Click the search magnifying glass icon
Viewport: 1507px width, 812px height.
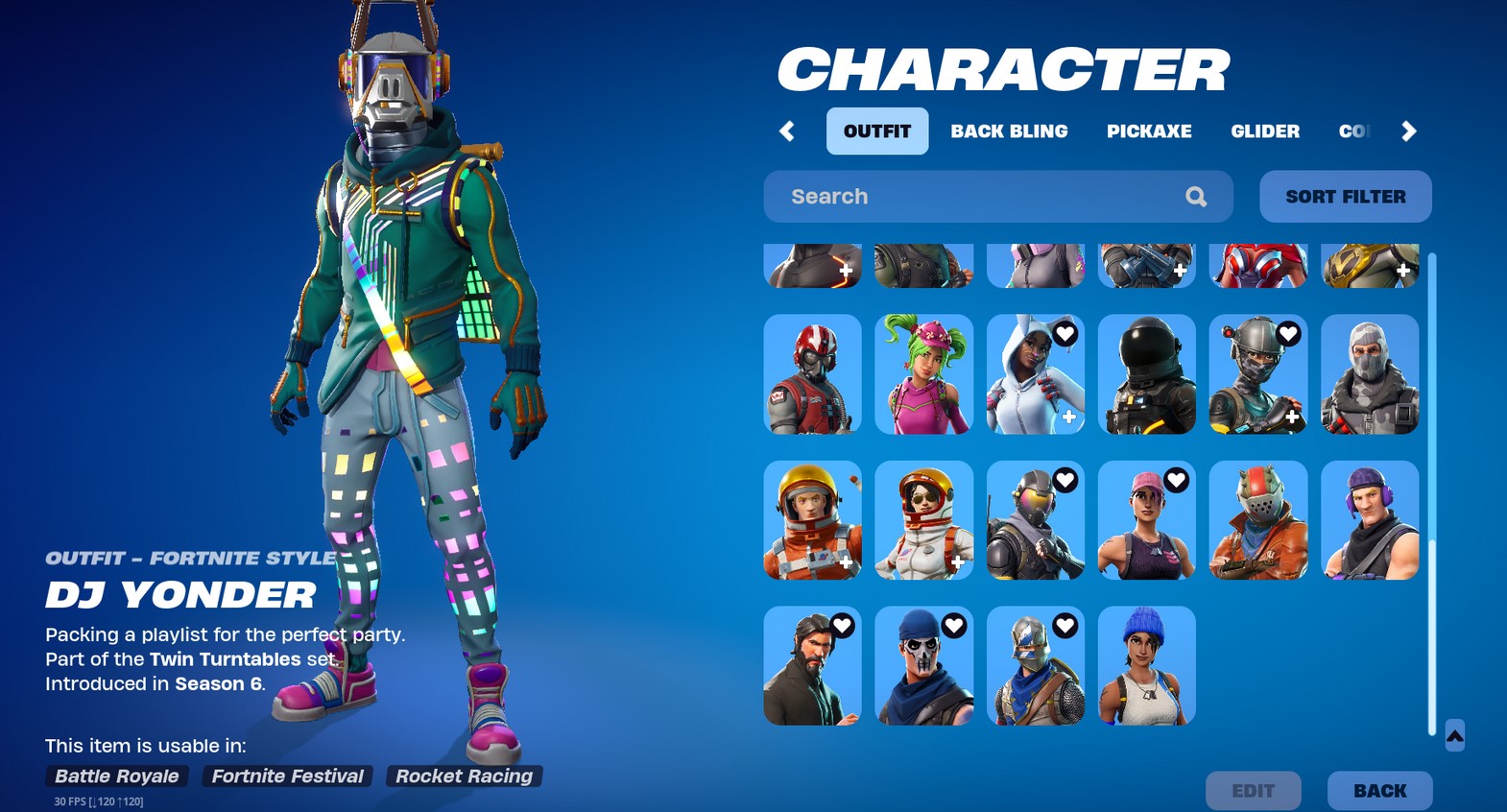(x=1195, y=196)
